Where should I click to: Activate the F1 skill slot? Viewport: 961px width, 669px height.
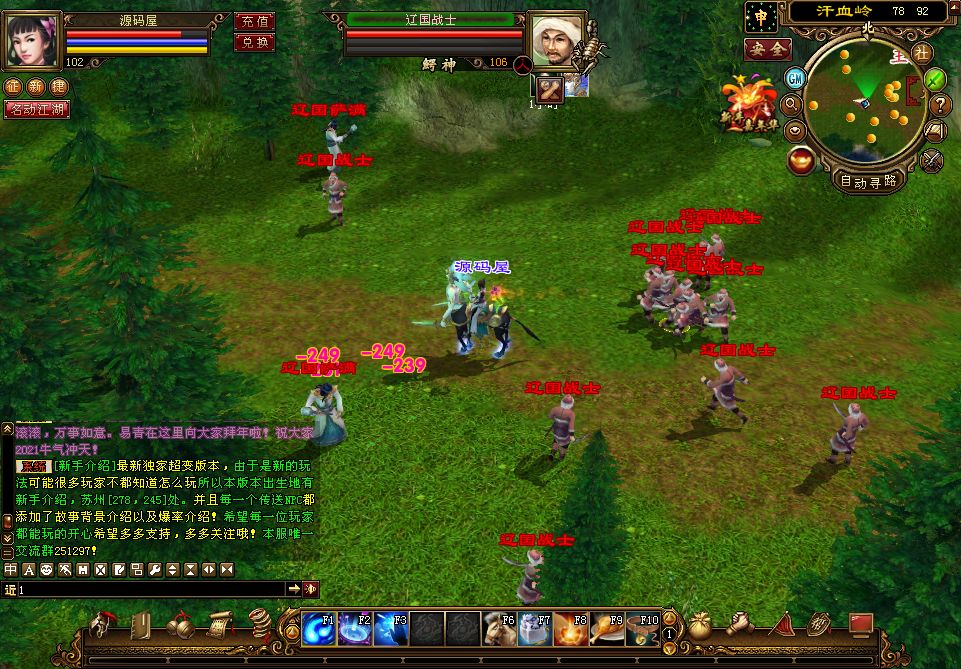point(319,628)
